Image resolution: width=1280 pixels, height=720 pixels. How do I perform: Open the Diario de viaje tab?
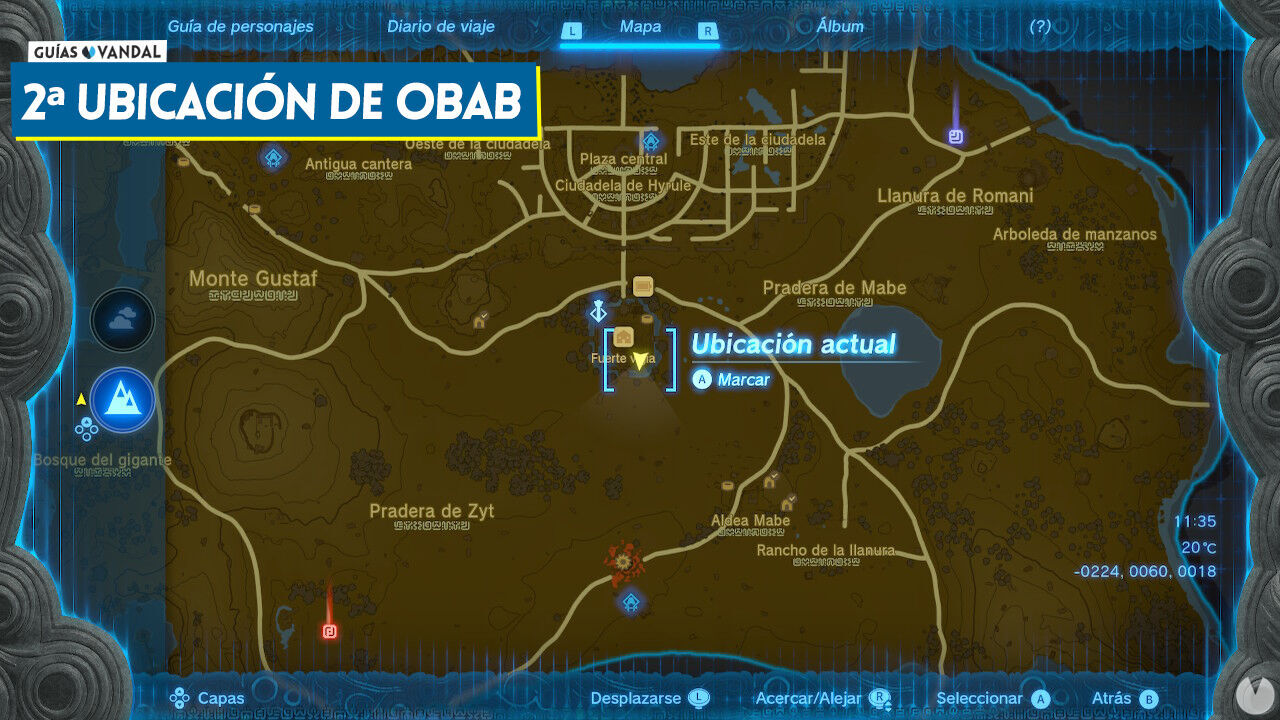click(x=441, y=27)
